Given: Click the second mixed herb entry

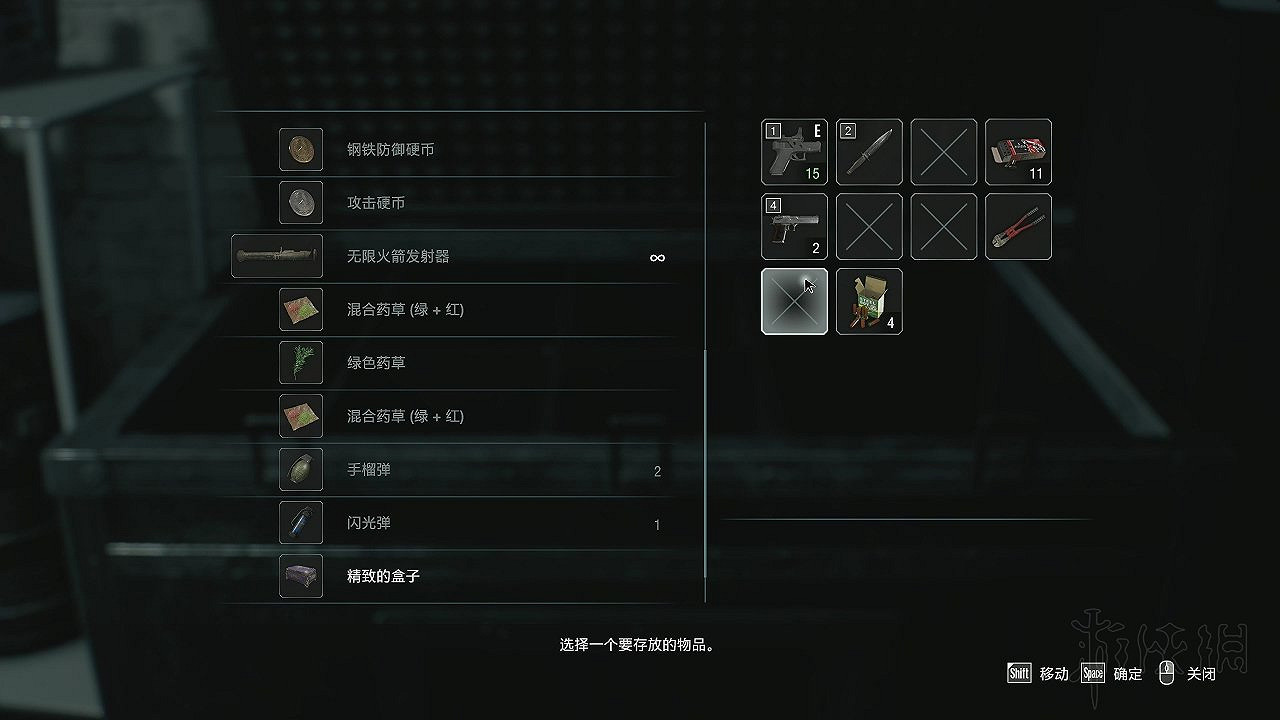Looking at the screenshot, I should [301, 416].
